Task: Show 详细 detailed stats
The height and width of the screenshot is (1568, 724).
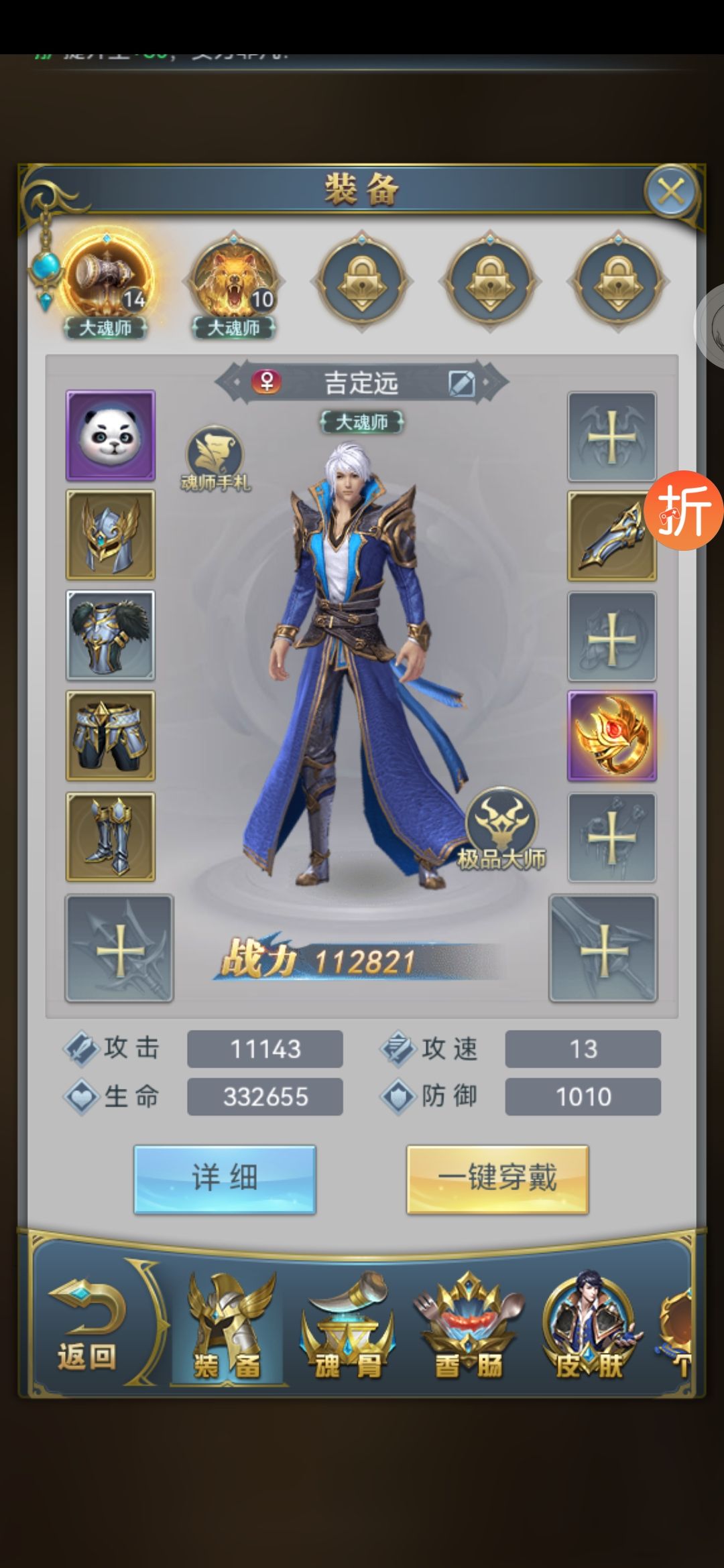Action: pos(225,1179)
